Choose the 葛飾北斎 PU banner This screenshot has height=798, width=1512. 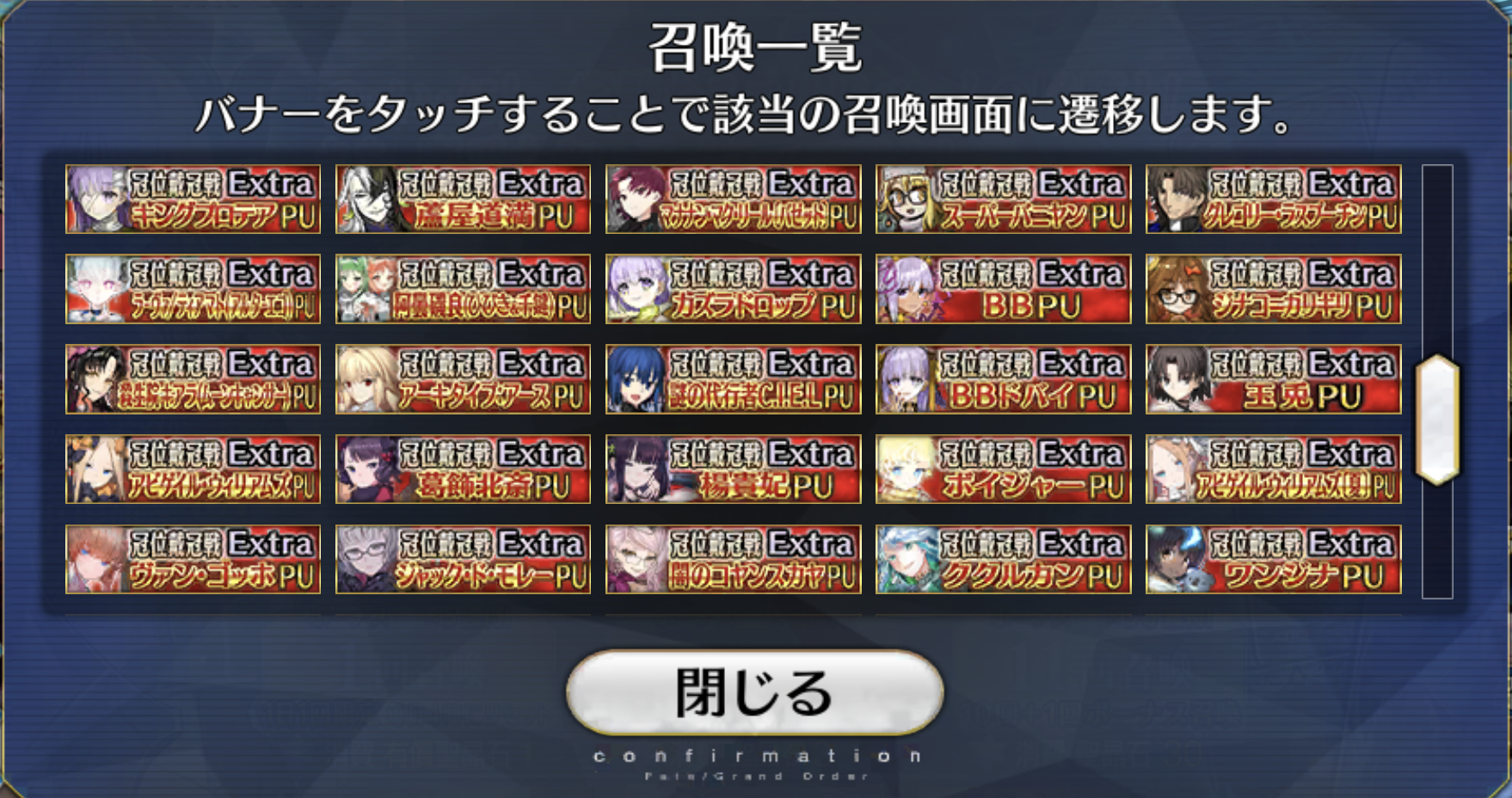point(463,470)
